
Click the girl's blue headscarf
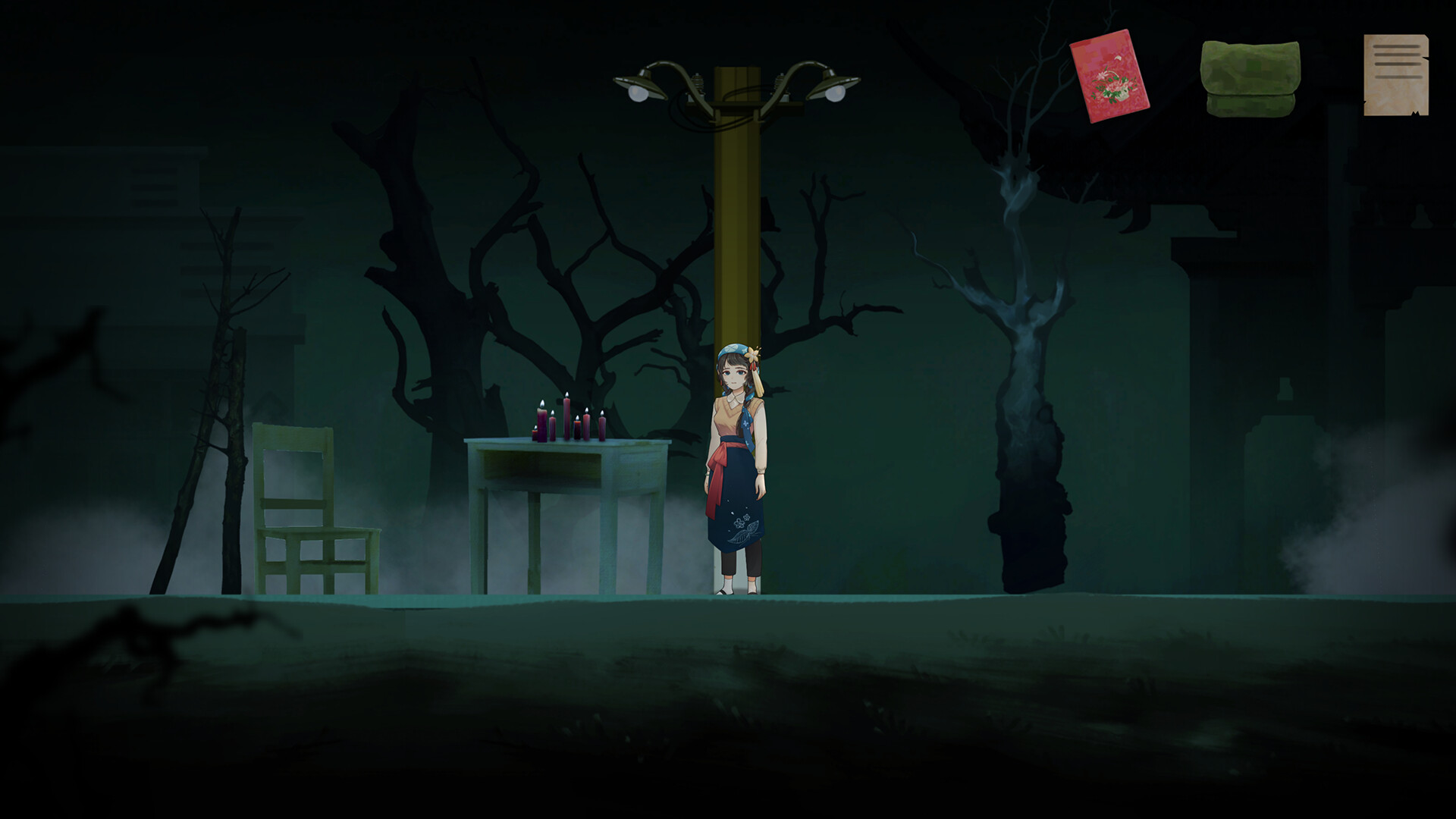coord(730,351)
